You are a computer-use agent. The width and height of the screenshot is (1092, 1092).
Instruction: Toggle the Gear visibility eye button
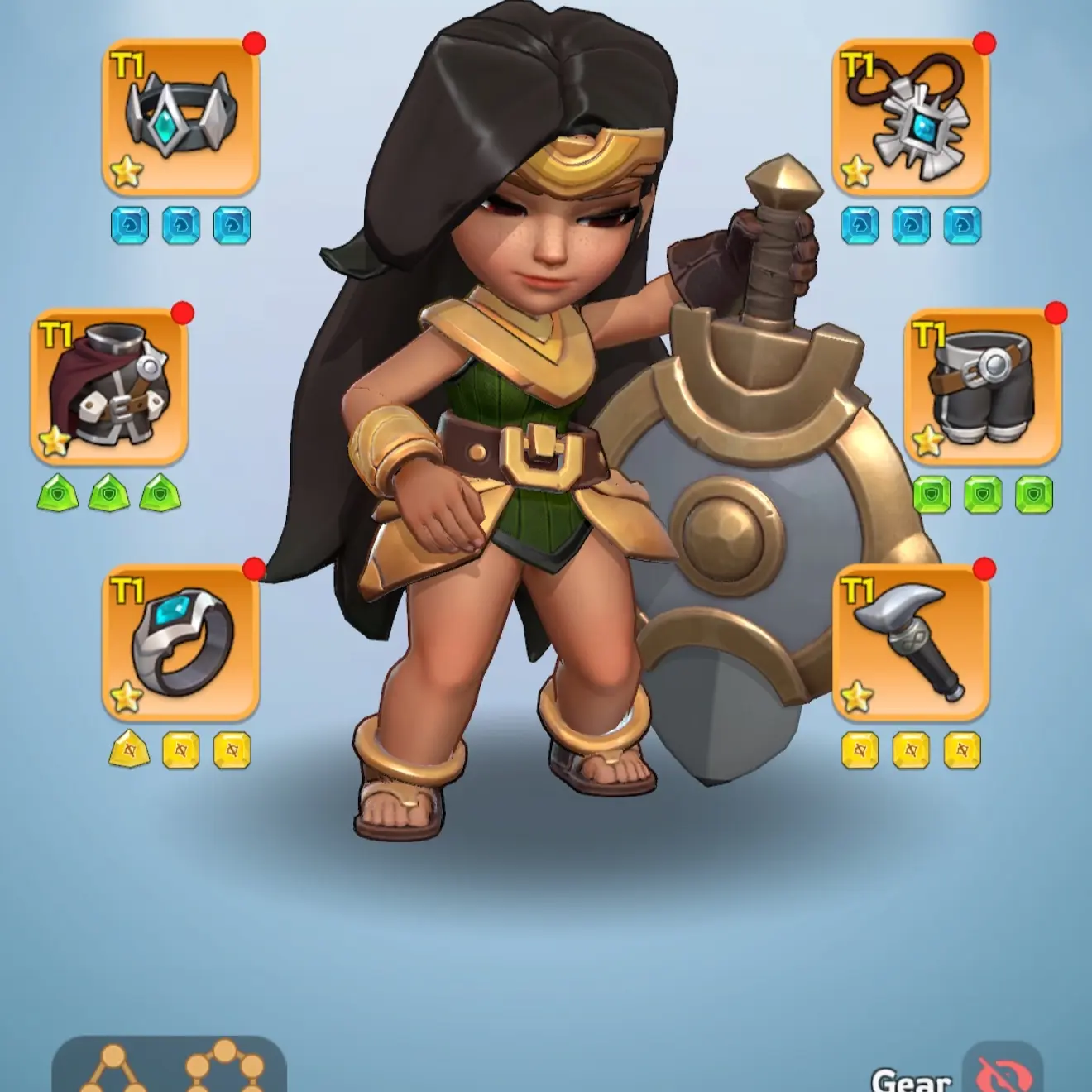click(1002, 1072)
